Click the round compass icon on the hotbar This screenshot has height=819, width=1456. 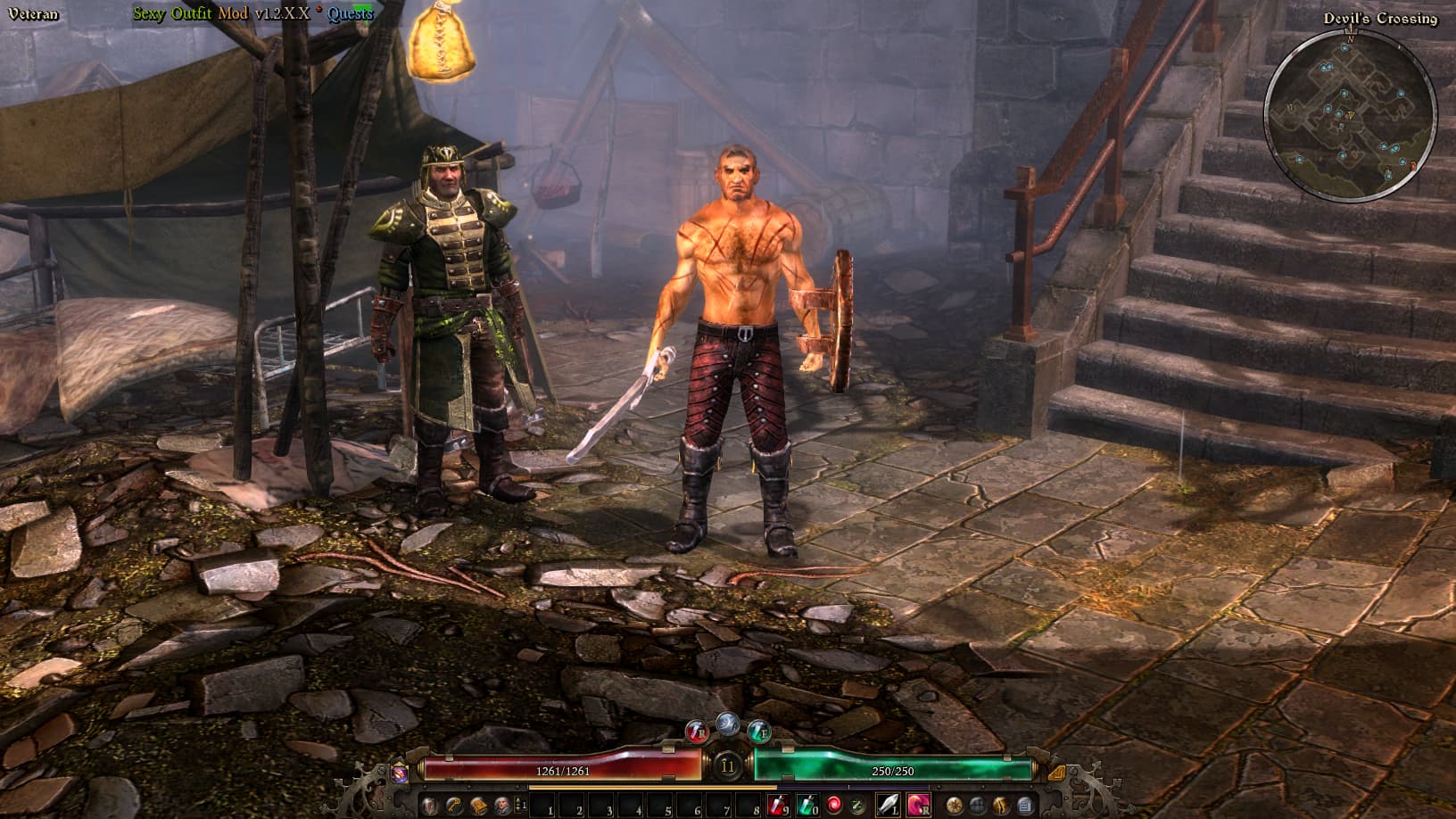point(955,806)
